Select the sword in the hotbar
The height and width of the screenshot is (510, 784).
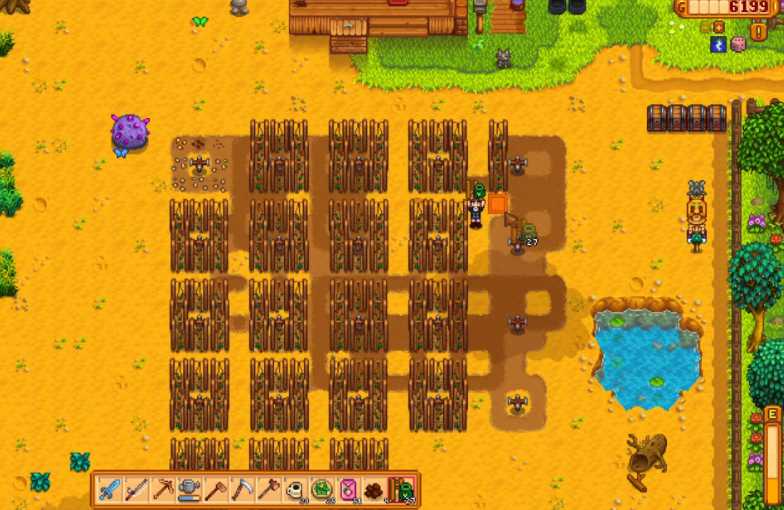[x=109, y=490]
